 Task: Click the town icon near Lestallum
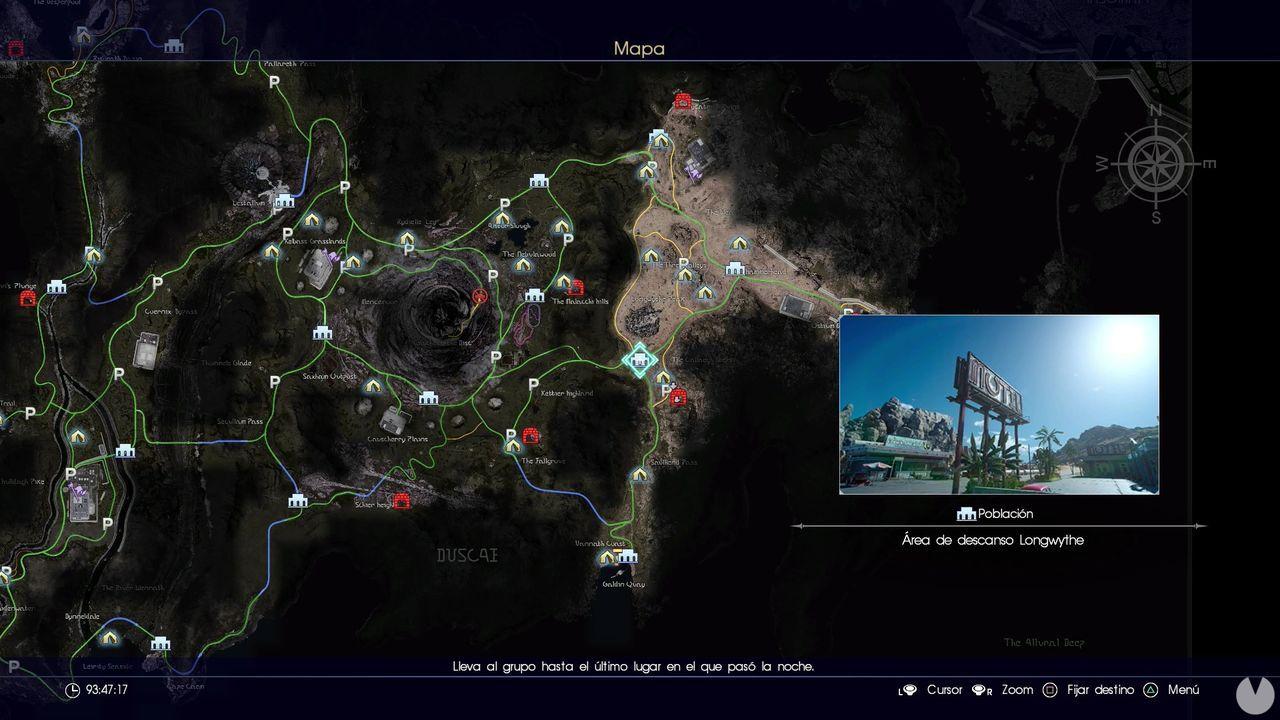click(285, 202)
